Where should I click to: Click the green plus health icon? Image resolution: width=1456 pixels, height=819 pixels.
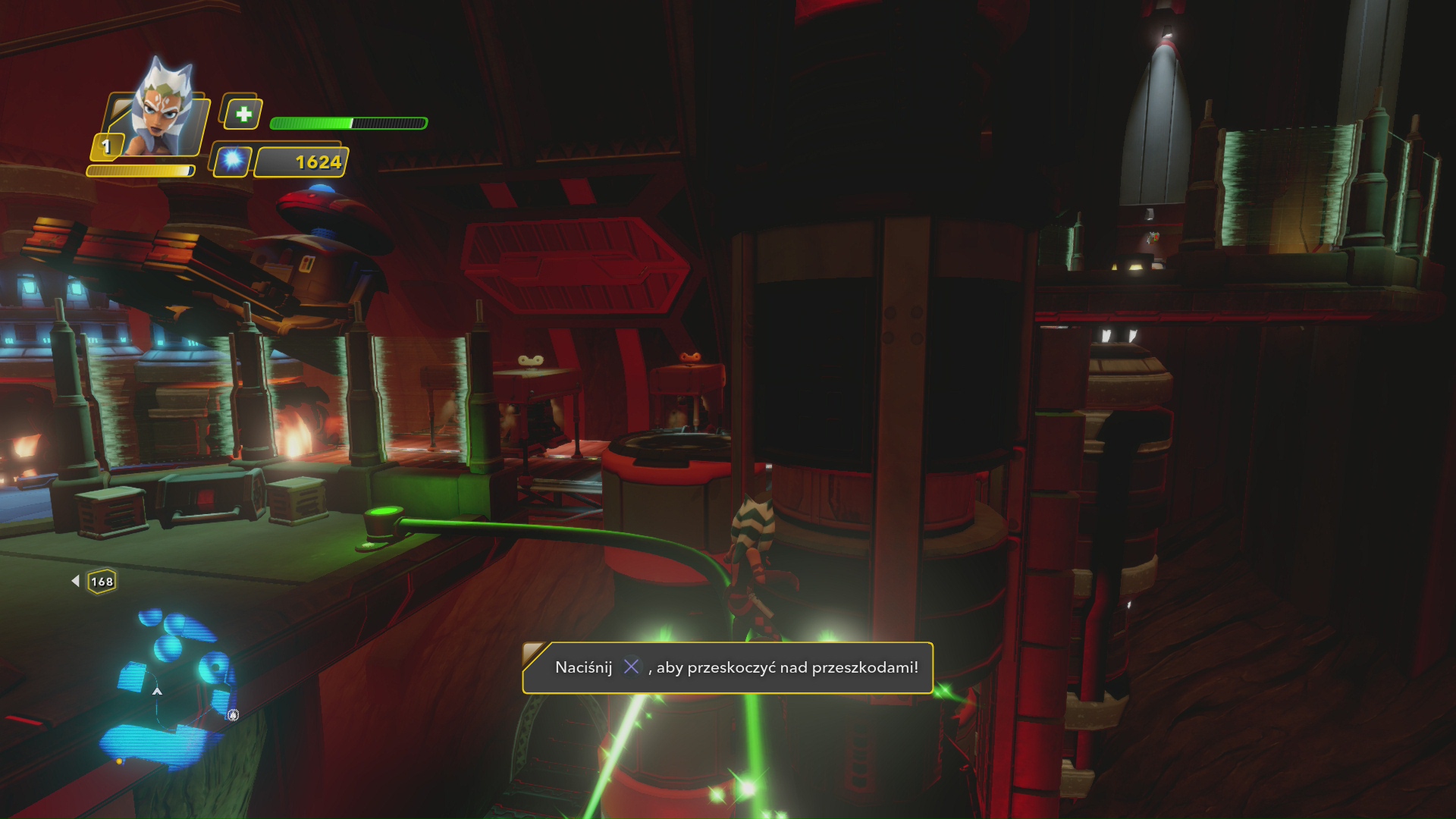click(x=243, y=115)
